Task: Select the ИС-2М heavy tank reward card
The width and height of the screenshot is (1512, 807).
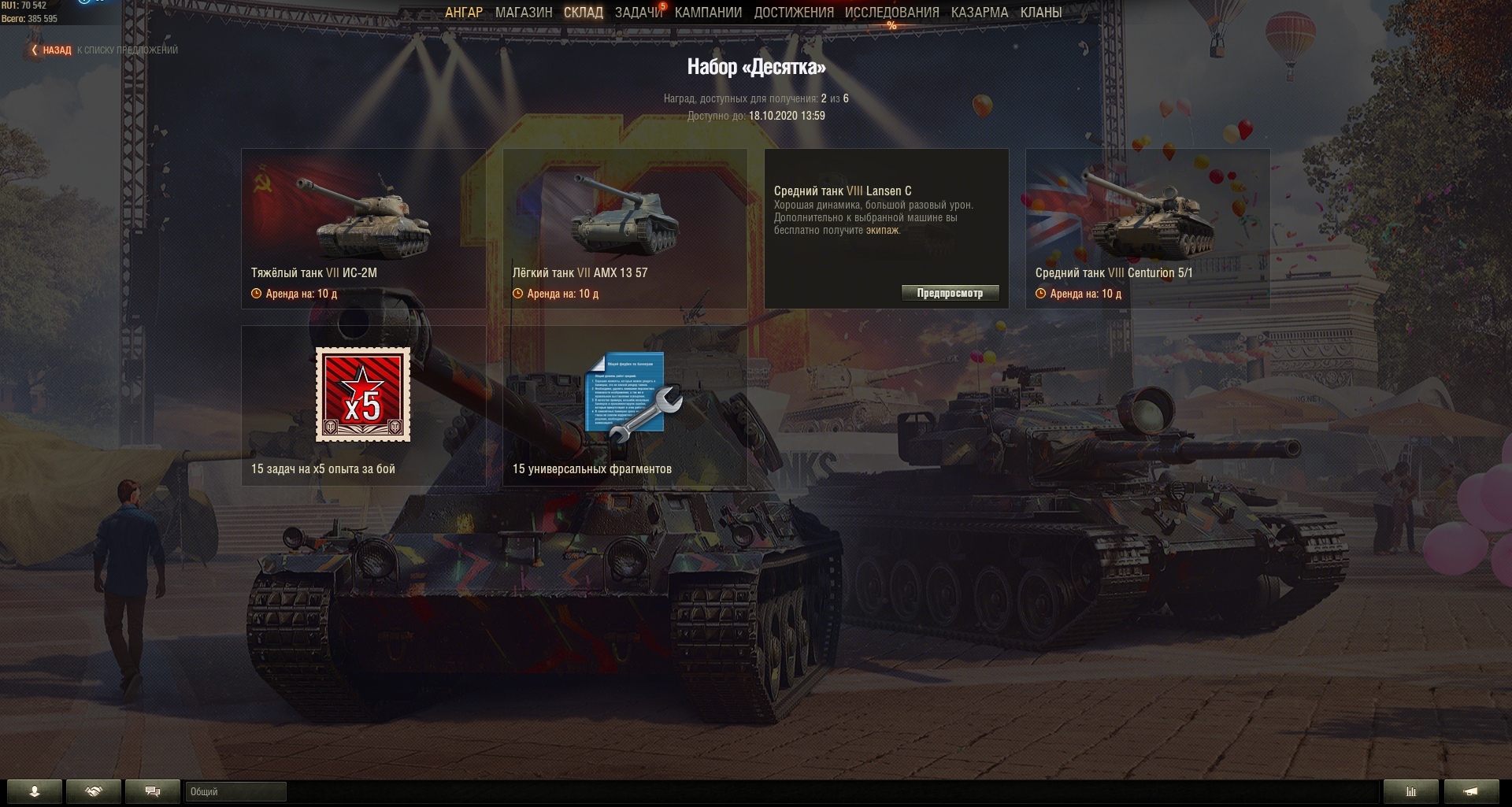Action: pyautogui.click(x=363, y=228)
